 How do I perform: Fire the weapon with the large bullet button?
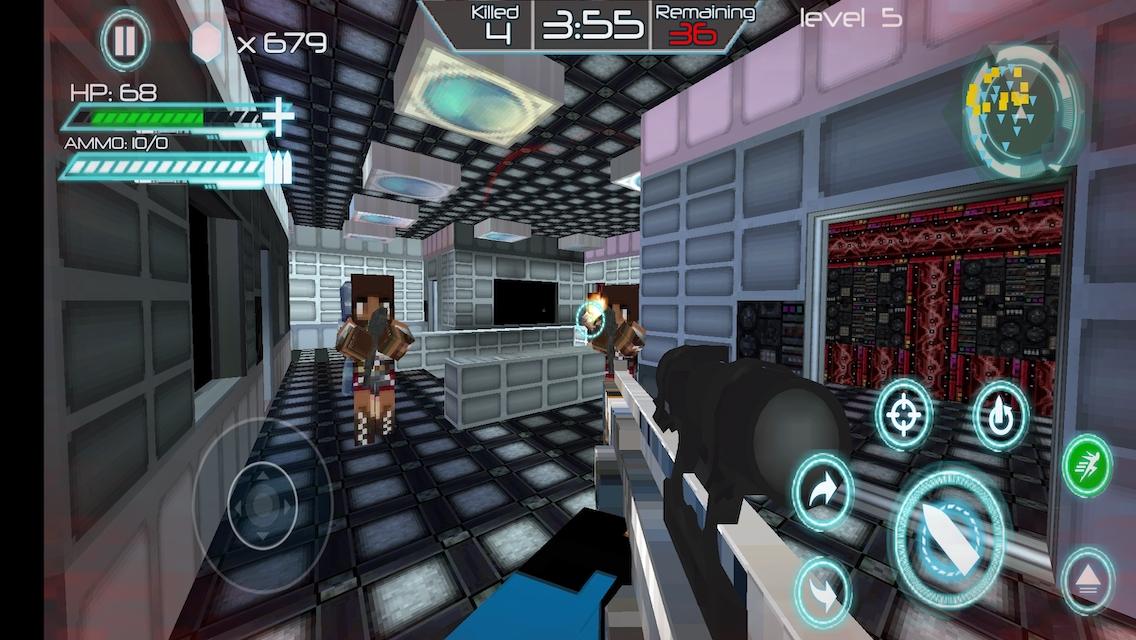pos(949,536)
